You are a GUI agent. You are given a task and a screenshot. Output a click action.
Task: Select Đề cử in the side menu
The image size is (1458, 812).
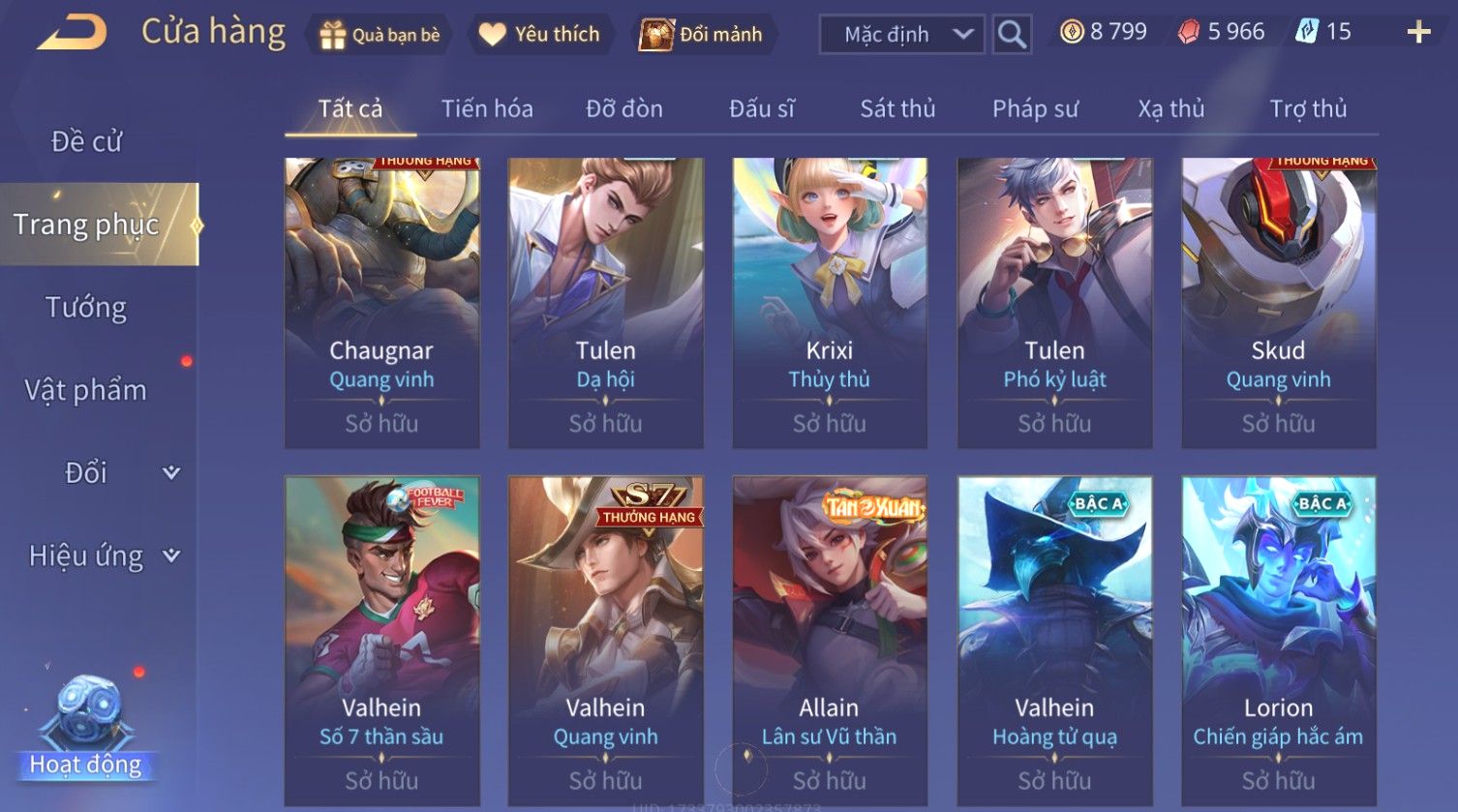tap(86, 141)
